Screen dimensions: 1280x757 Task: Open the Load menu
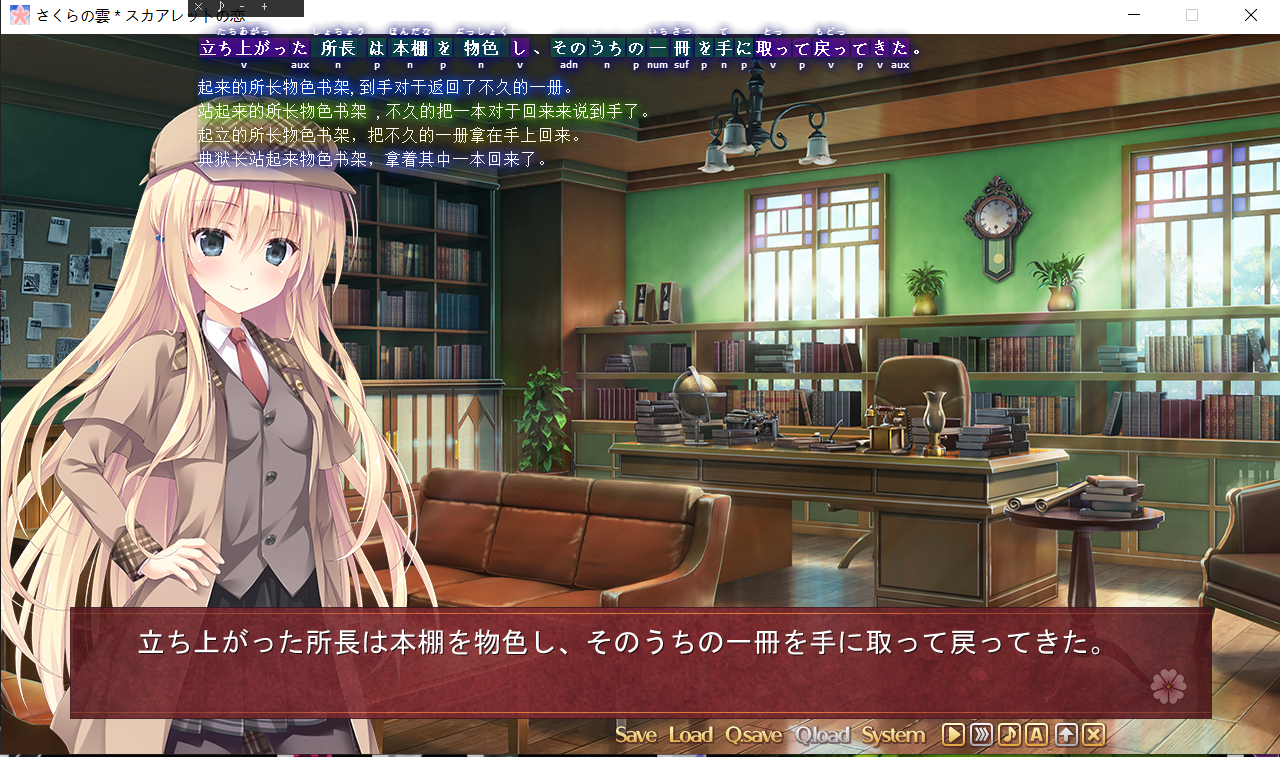(690, 735)
